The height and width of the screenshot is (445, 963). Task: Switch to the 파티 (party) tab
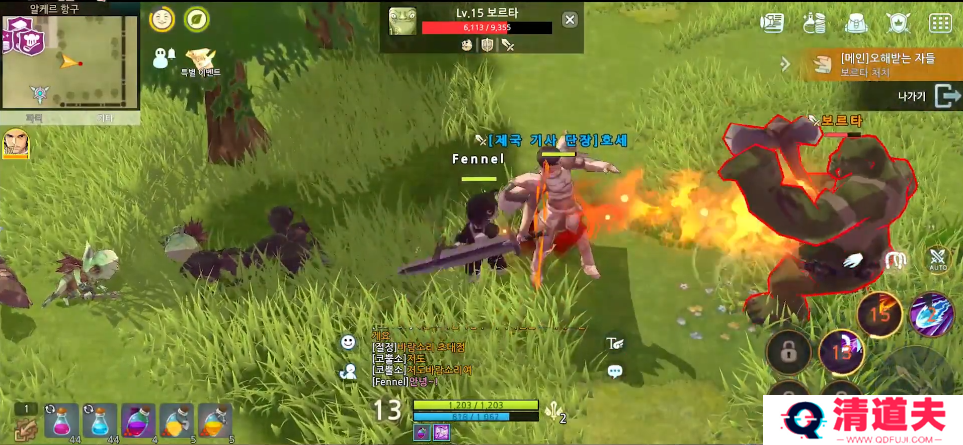[x=35, y=118]
